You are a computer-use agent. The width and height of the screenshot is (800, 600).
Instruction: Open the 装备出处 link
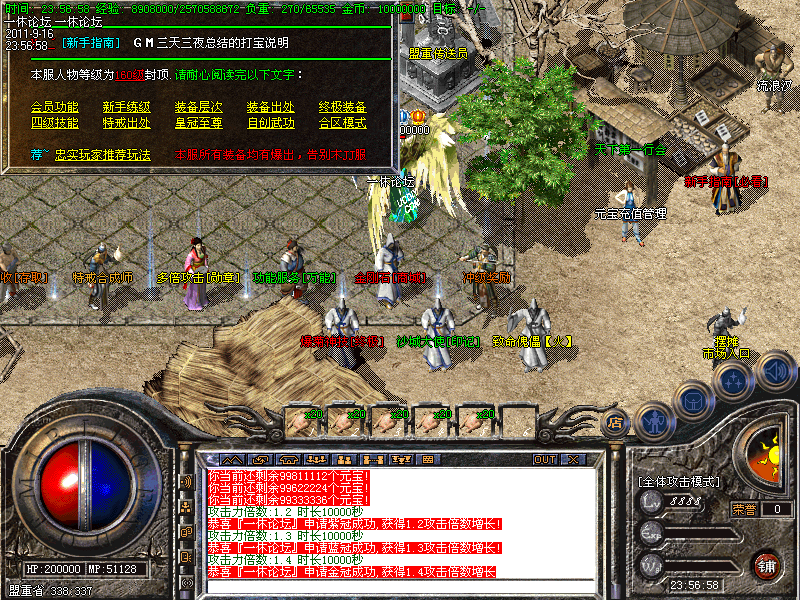point(270,107)
